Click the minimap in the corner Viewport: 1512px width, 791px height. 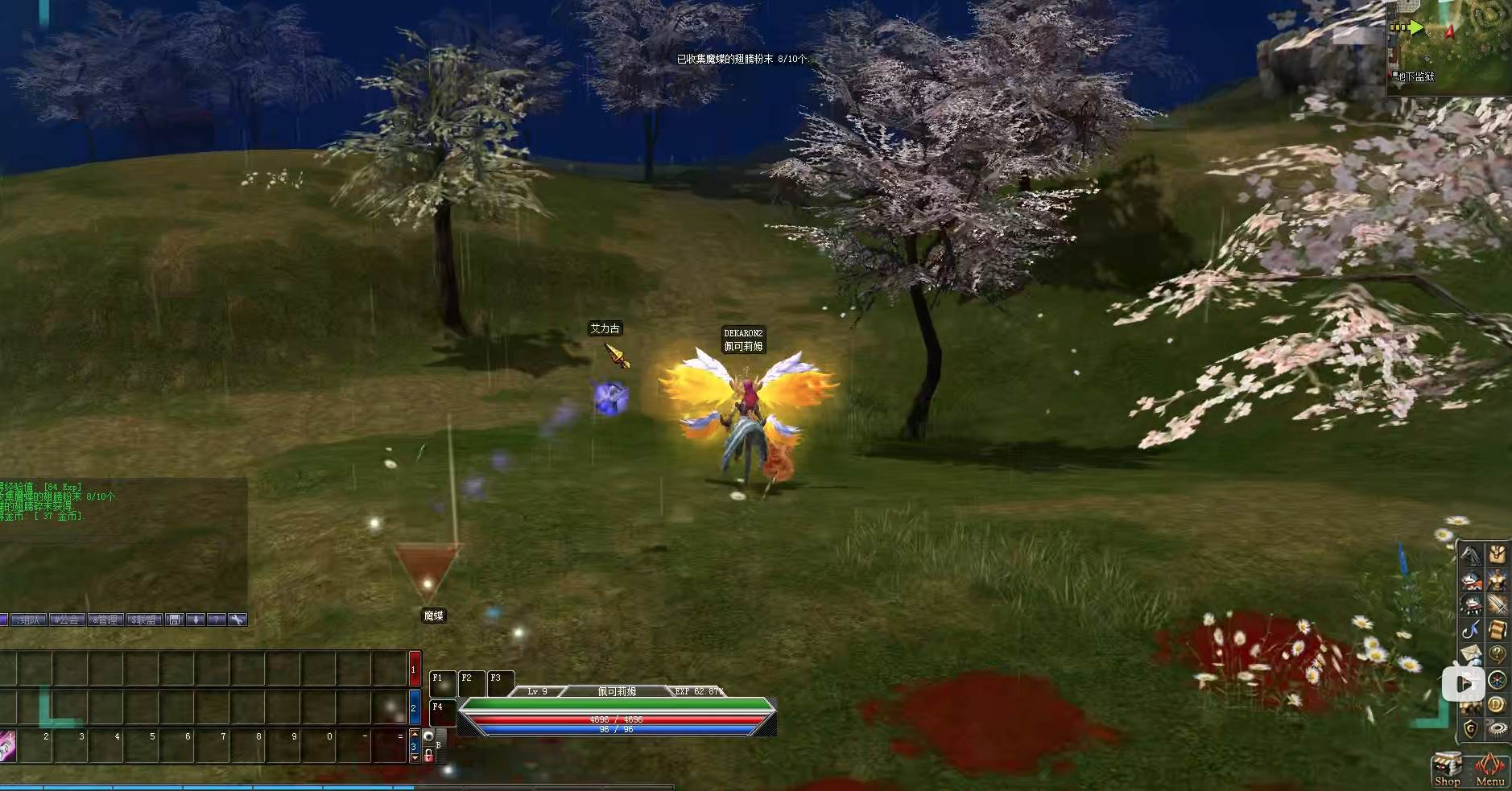click(1449, 48)
